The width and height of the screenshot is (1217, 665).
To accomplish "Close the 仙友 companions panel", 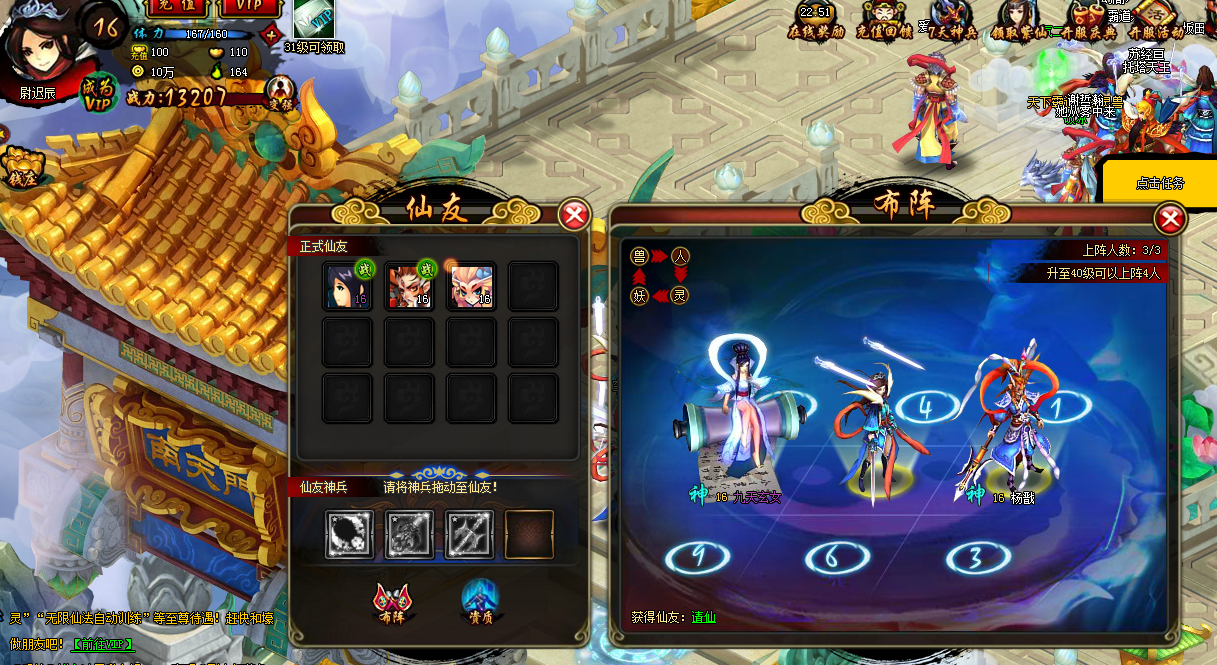I will (x=574, y=215).
